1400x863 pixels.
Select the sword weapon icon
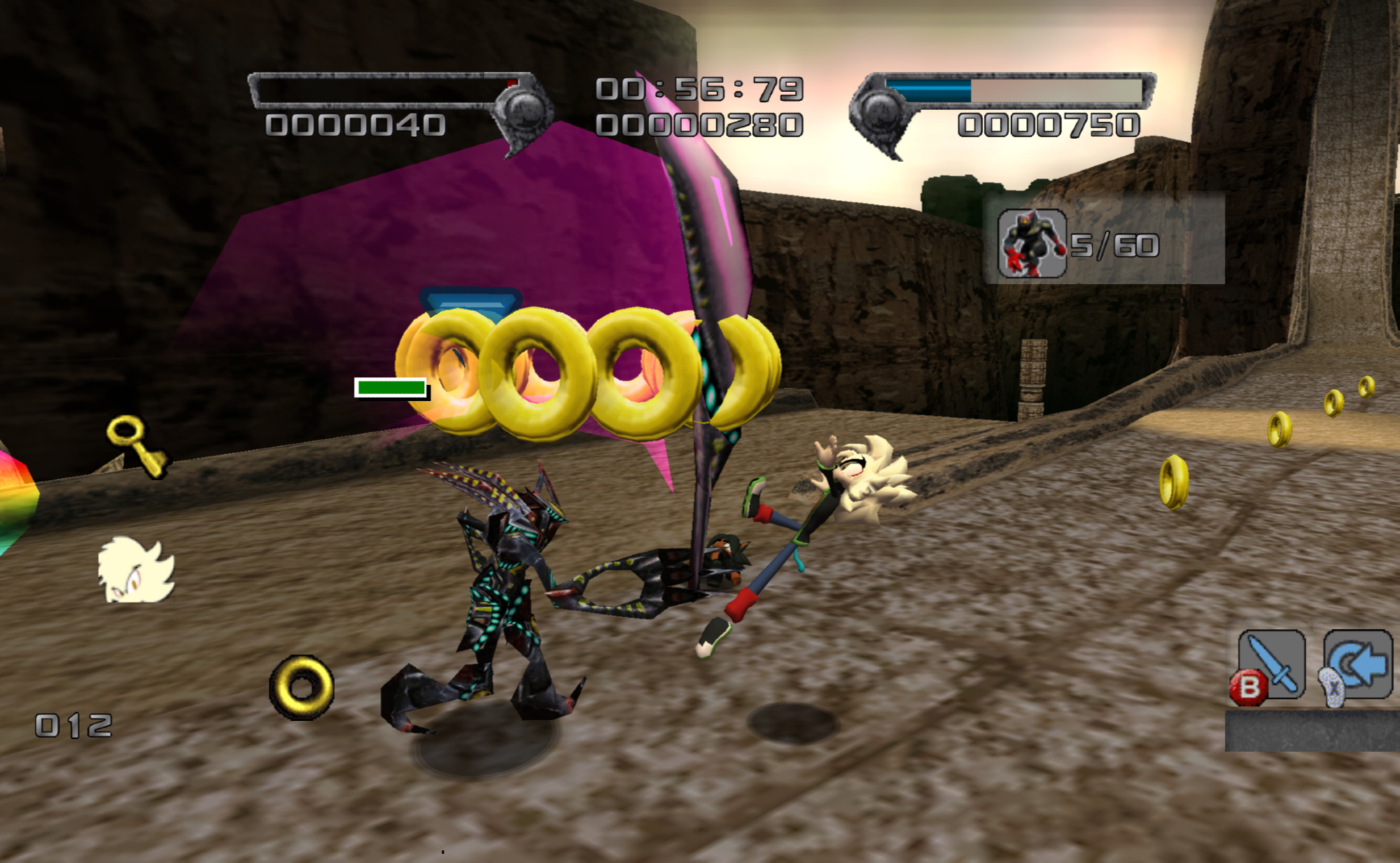coord(1271,664)
